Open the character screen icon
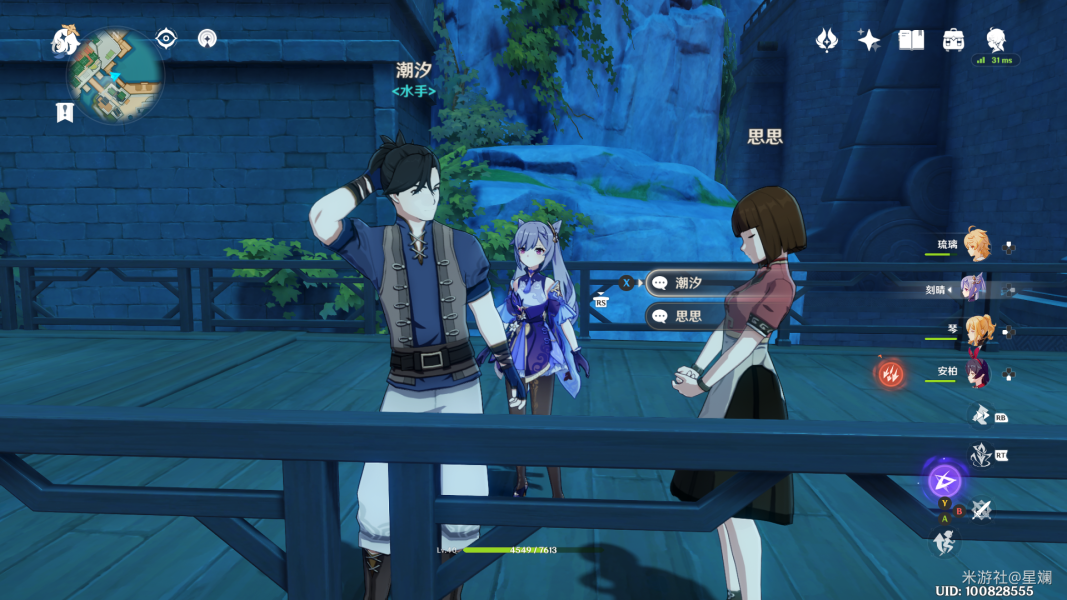The width and height of the screenshot is (1067, 600). pyautogui.click(x=995, y=40)
